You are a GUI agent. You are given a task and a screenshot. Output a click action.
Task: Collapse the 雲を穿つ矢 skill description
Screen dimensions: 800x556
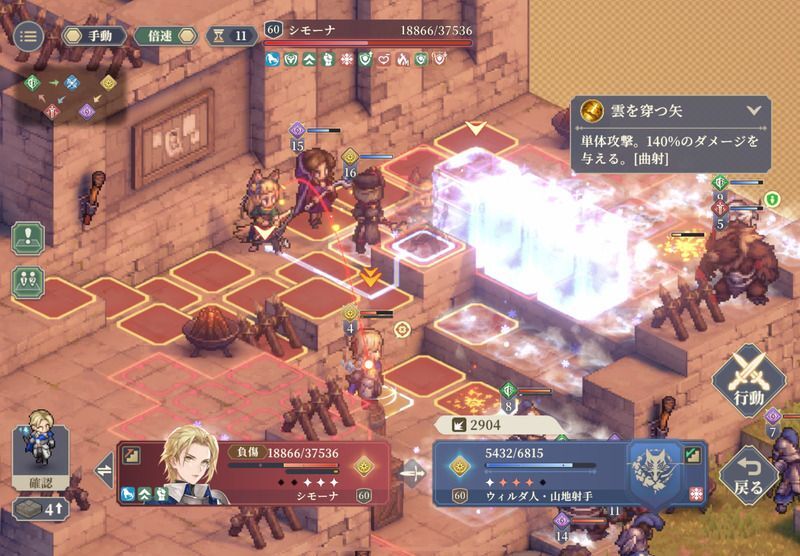[752, 112]
